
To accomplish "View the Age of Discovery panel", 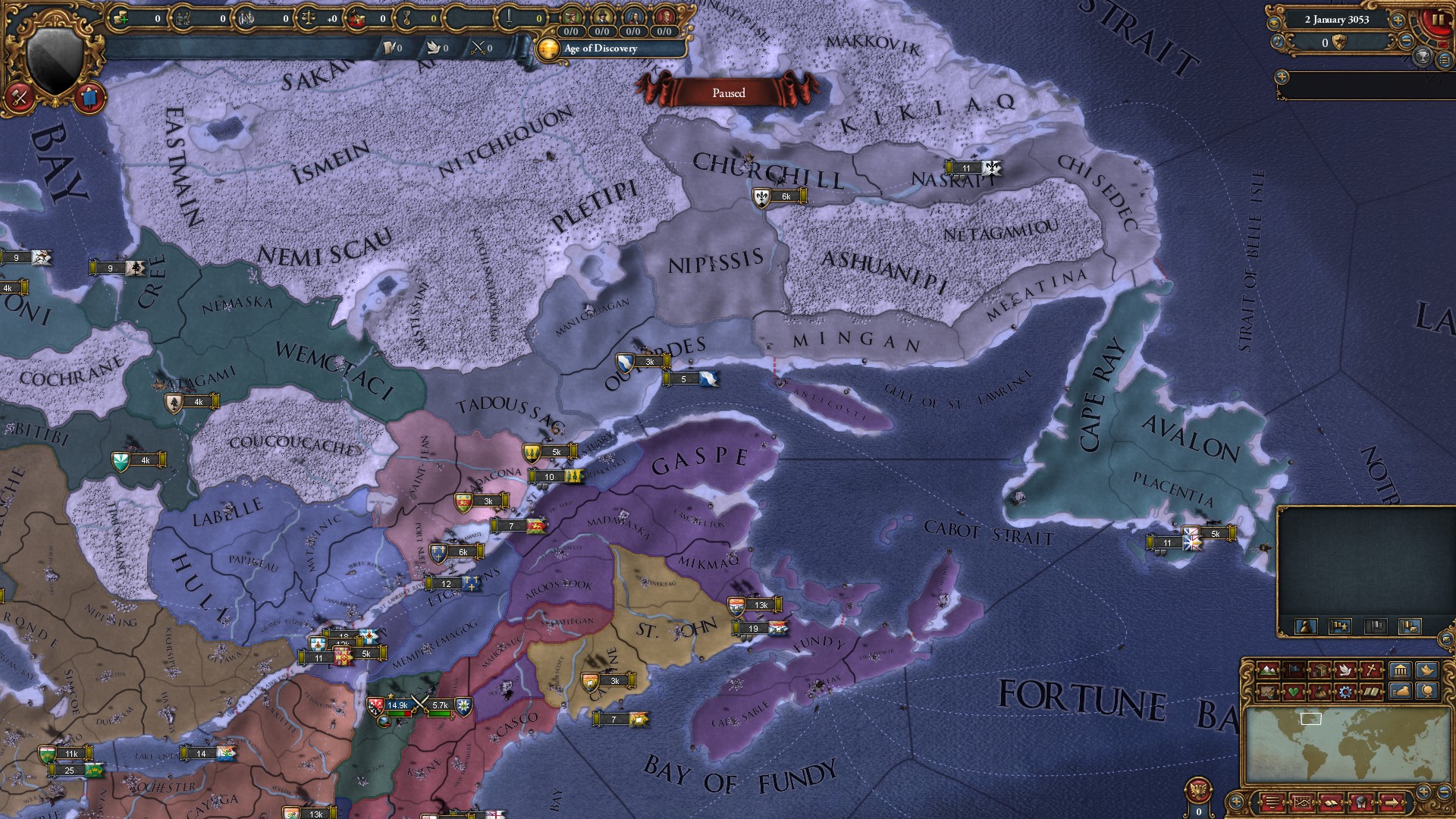I will pos(599,49).
